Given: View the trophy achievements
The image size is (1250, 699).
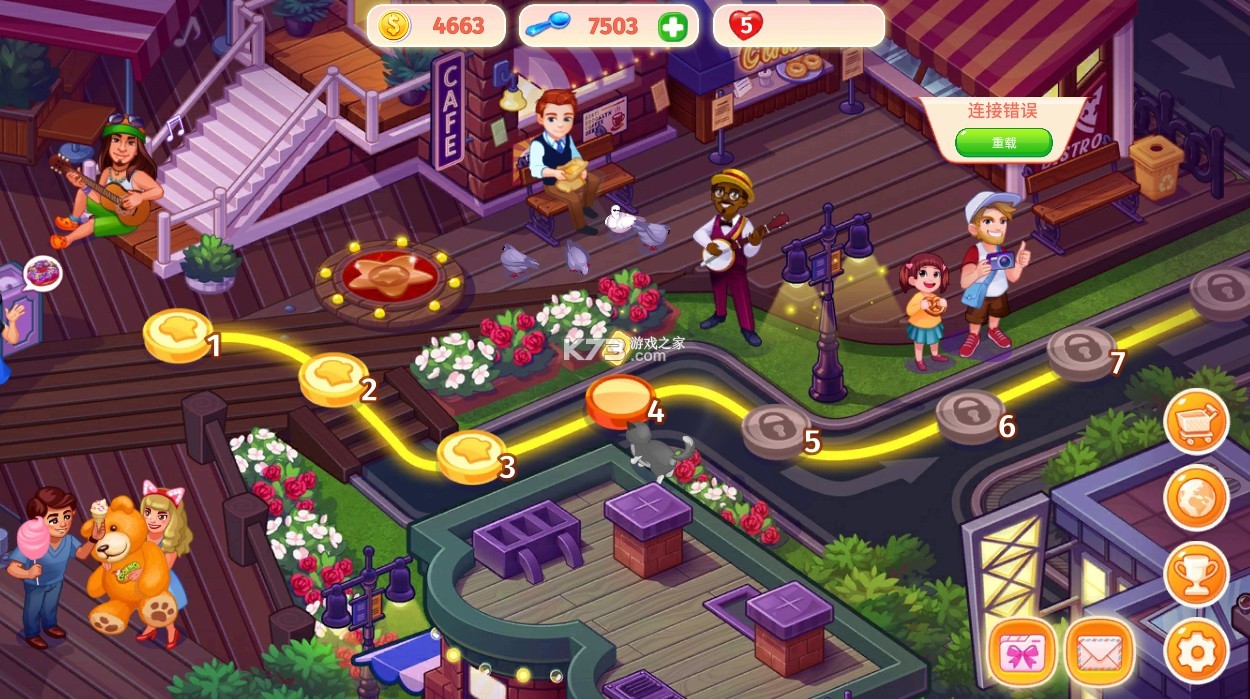Looking at the screenshot, I should point(1196,574).
